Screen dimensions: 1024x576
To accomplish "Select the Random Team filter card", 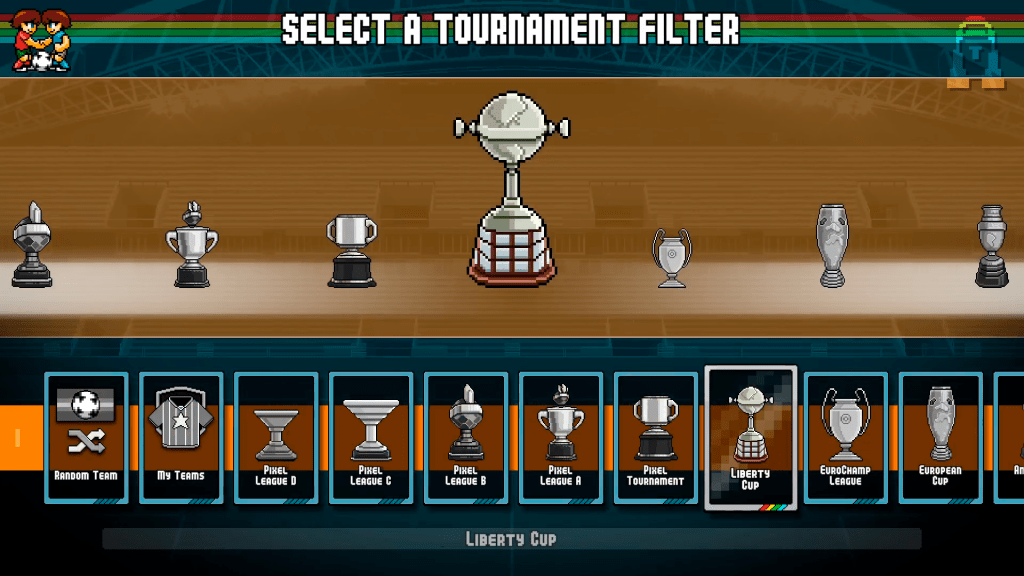I will pos(86,437).
